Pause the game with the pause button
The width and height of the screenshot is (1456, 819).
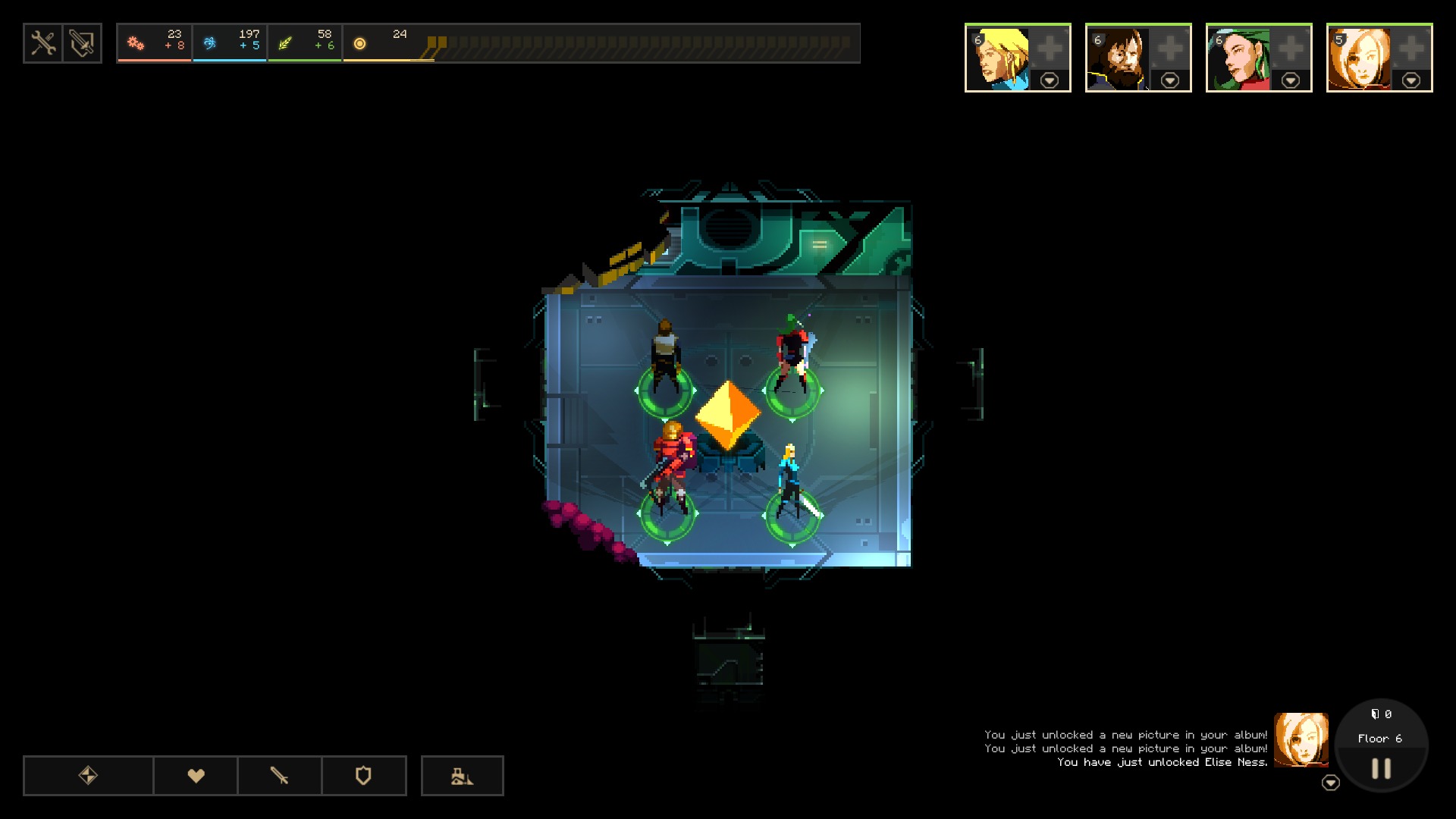click(x=1380, y=768)
